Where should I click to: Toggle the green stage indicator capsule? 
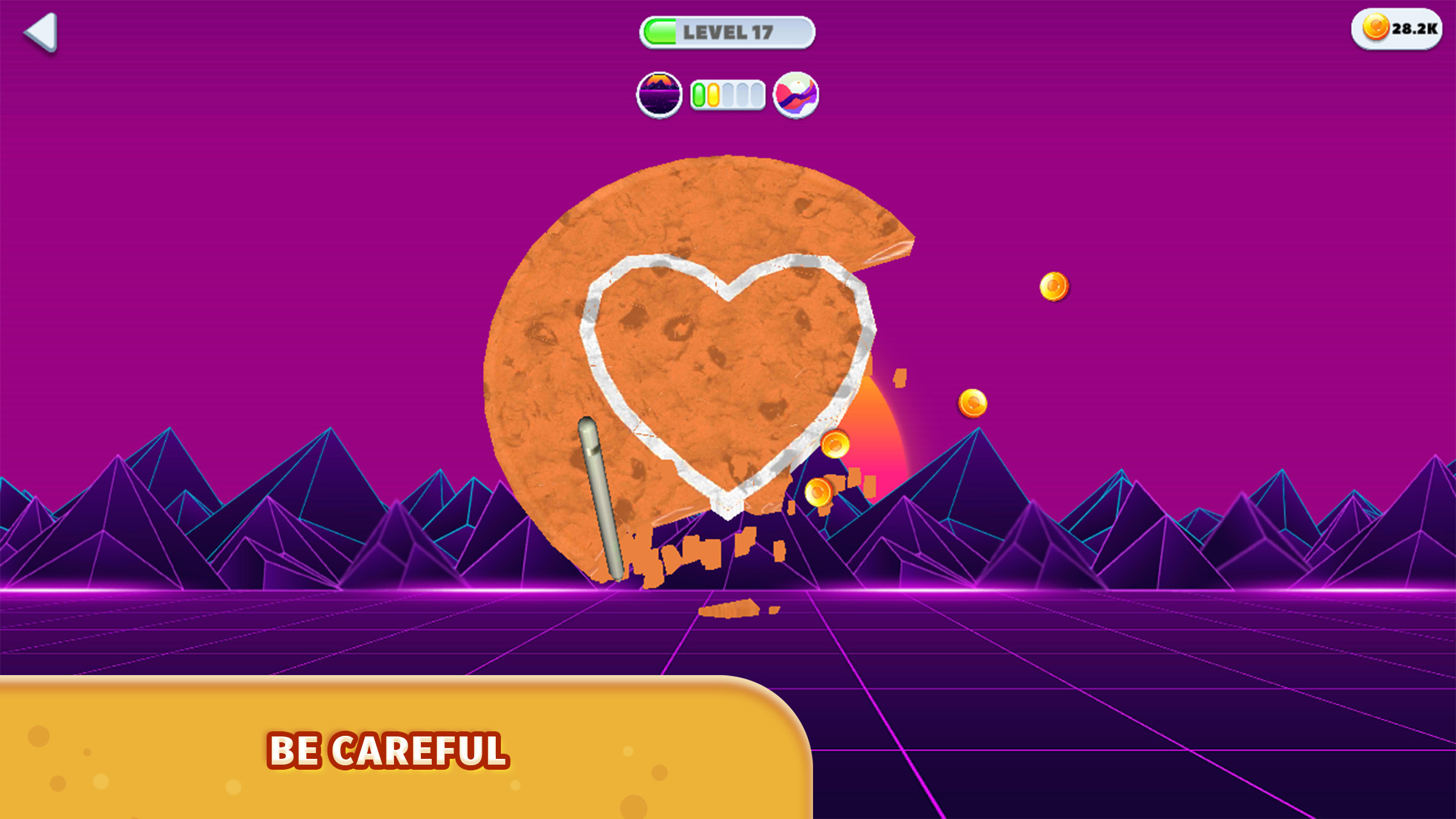tap(699, 95)
